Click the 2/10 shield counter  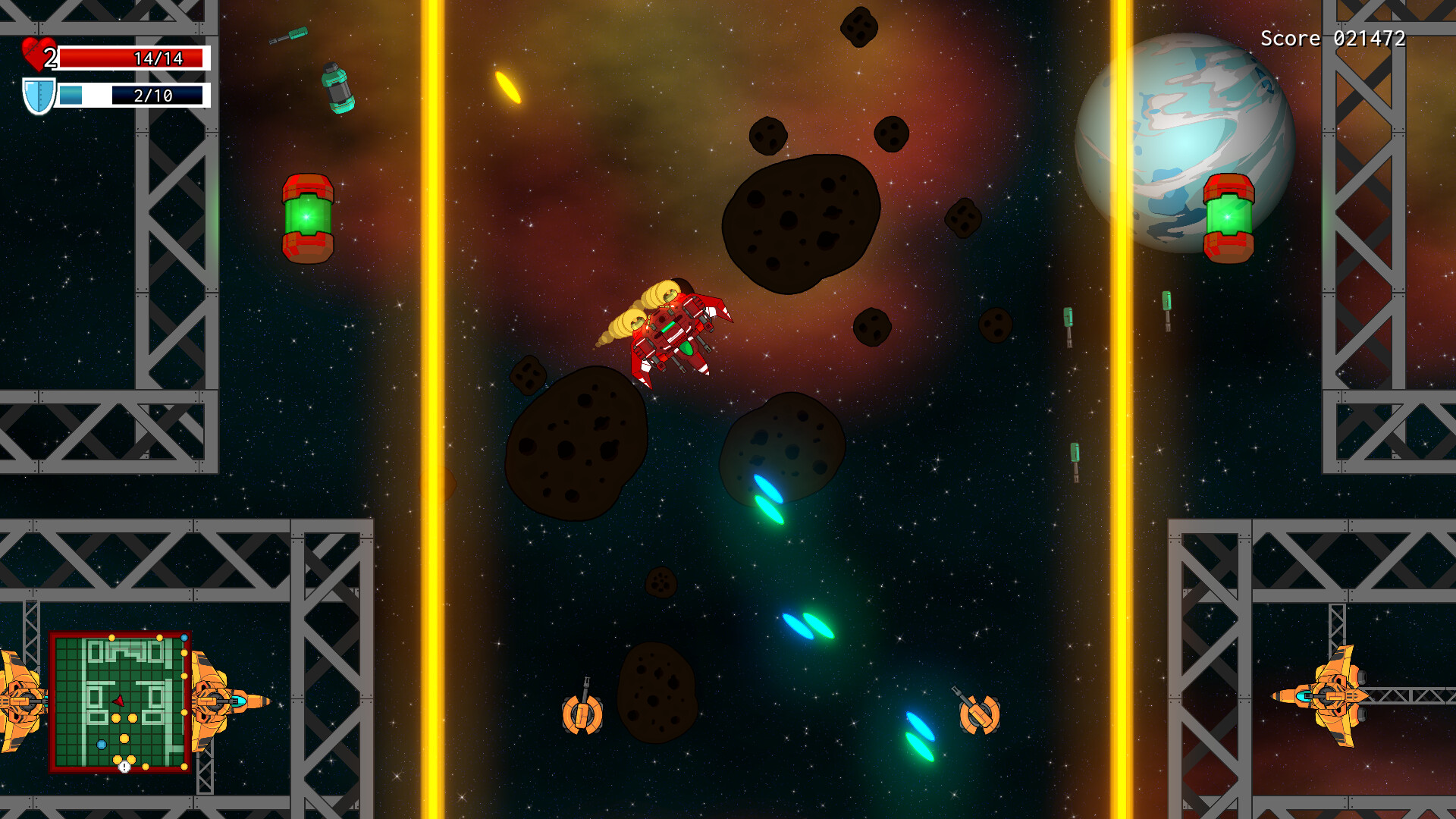[155, 96]
